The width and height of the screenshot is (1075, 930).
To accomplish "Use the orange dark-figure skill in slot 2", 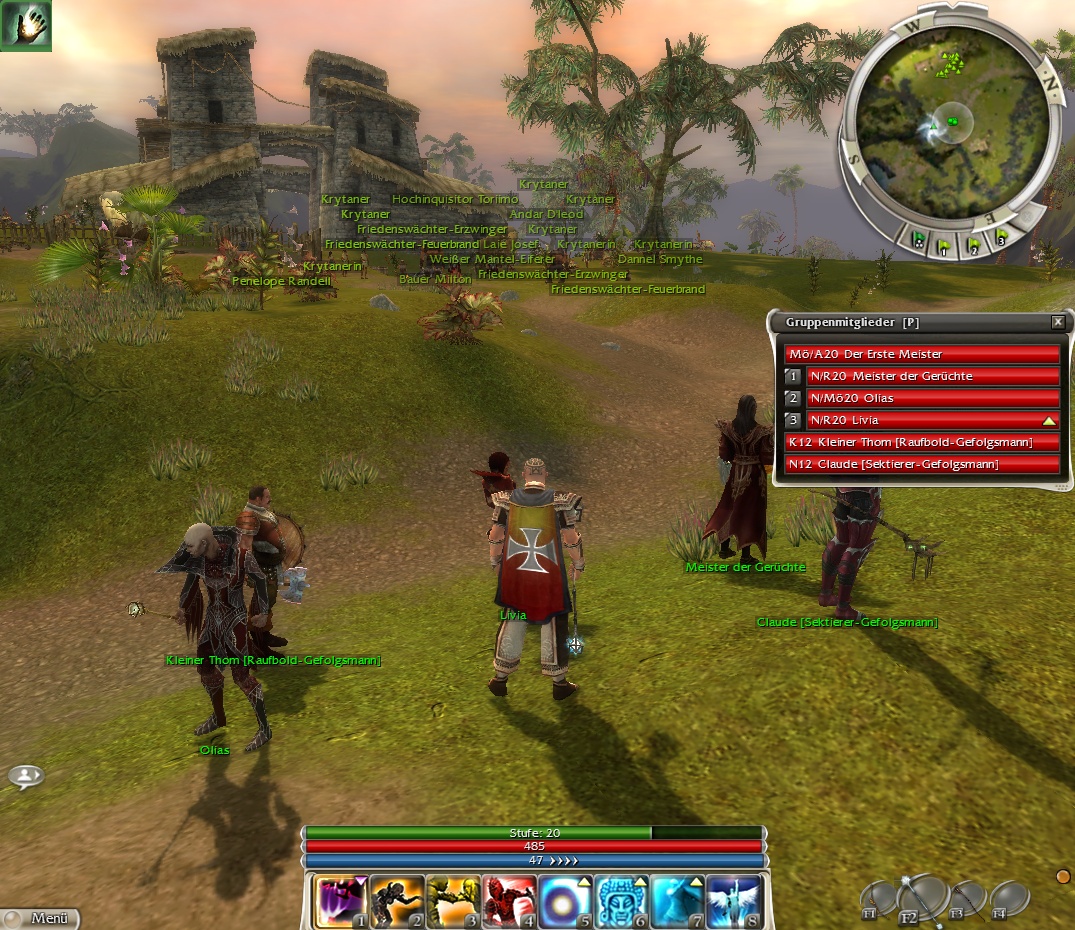I will [396, 902].
